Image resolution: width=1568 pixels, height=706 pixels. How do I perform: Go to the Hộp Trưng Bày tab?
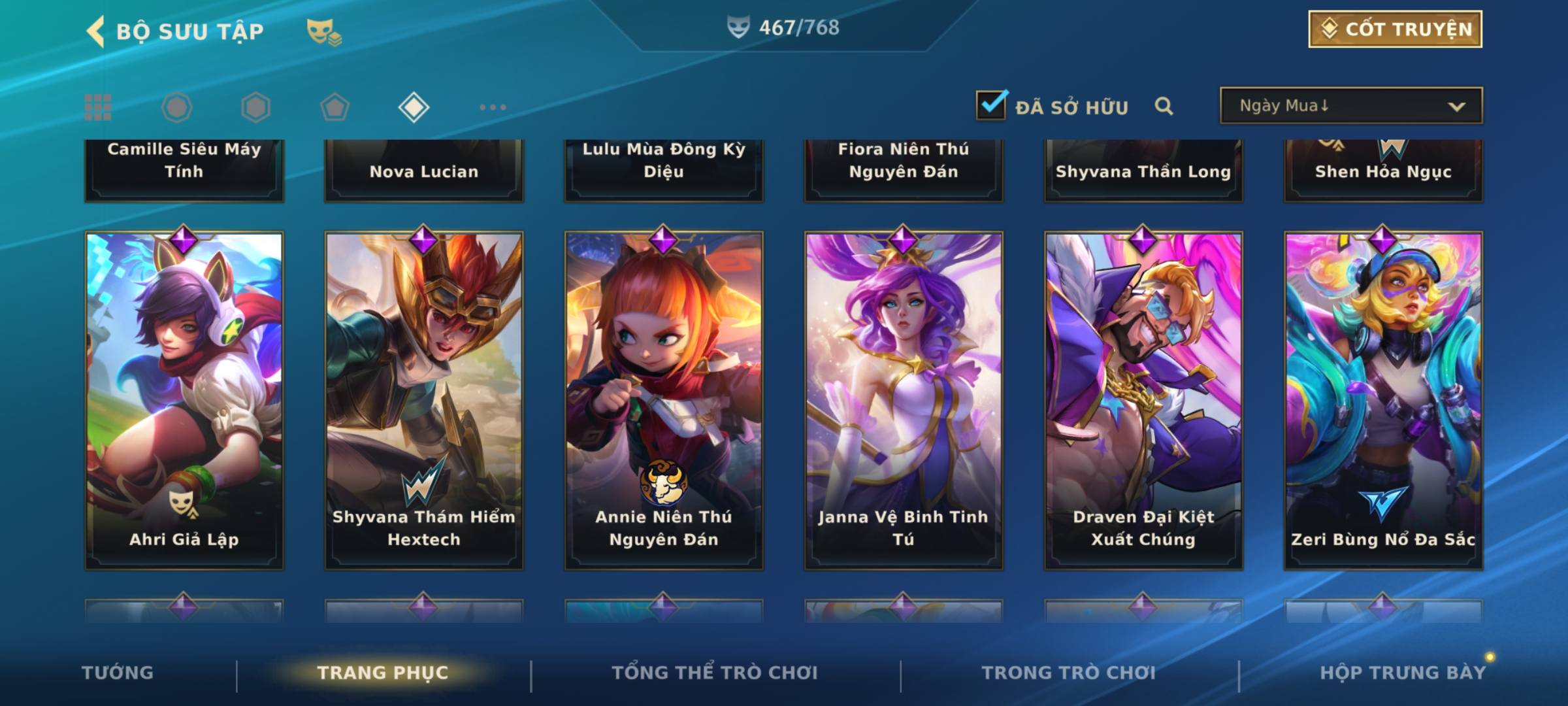tap(1403, 673)
